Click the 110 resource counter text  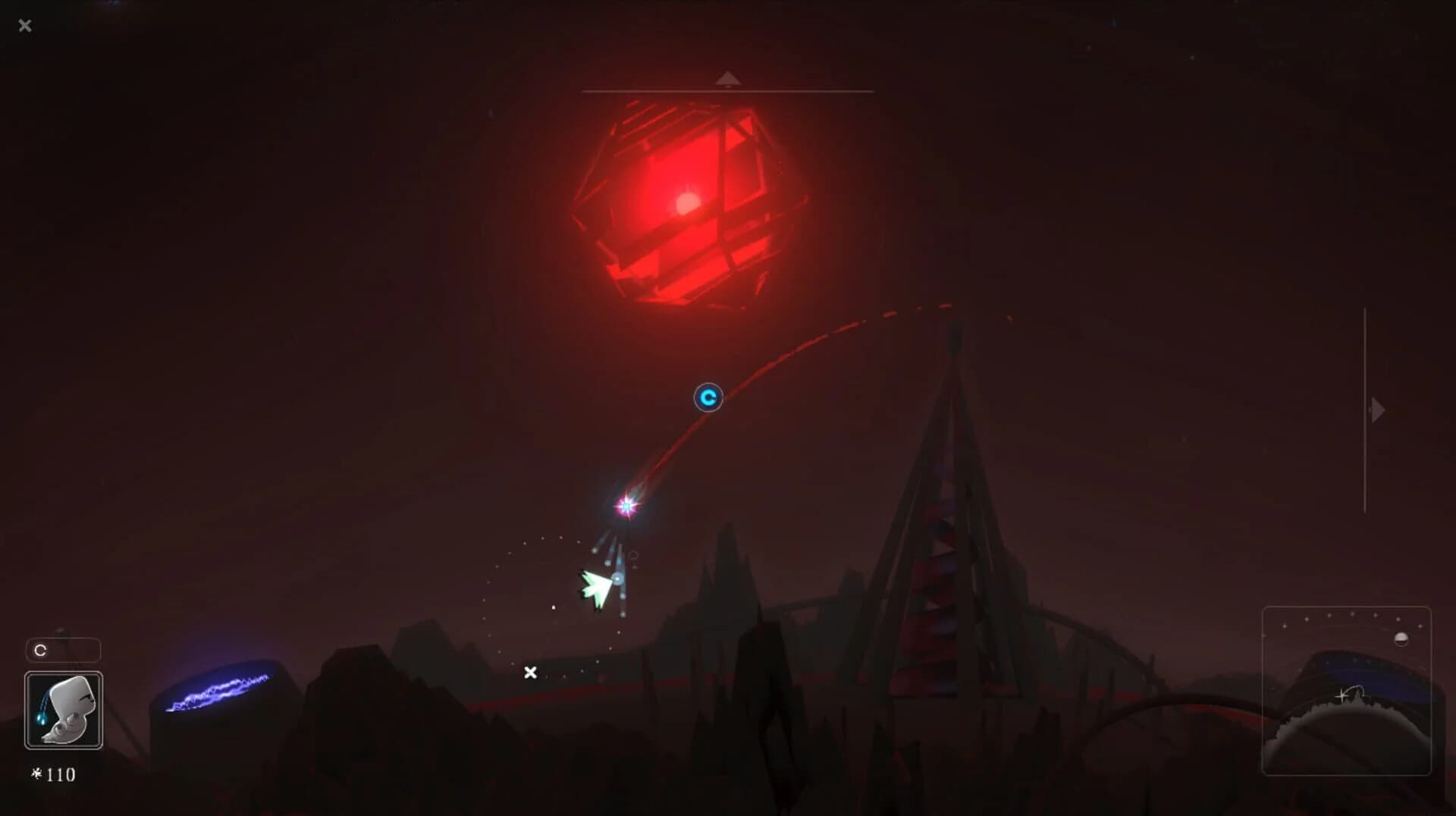pos(60,776)
